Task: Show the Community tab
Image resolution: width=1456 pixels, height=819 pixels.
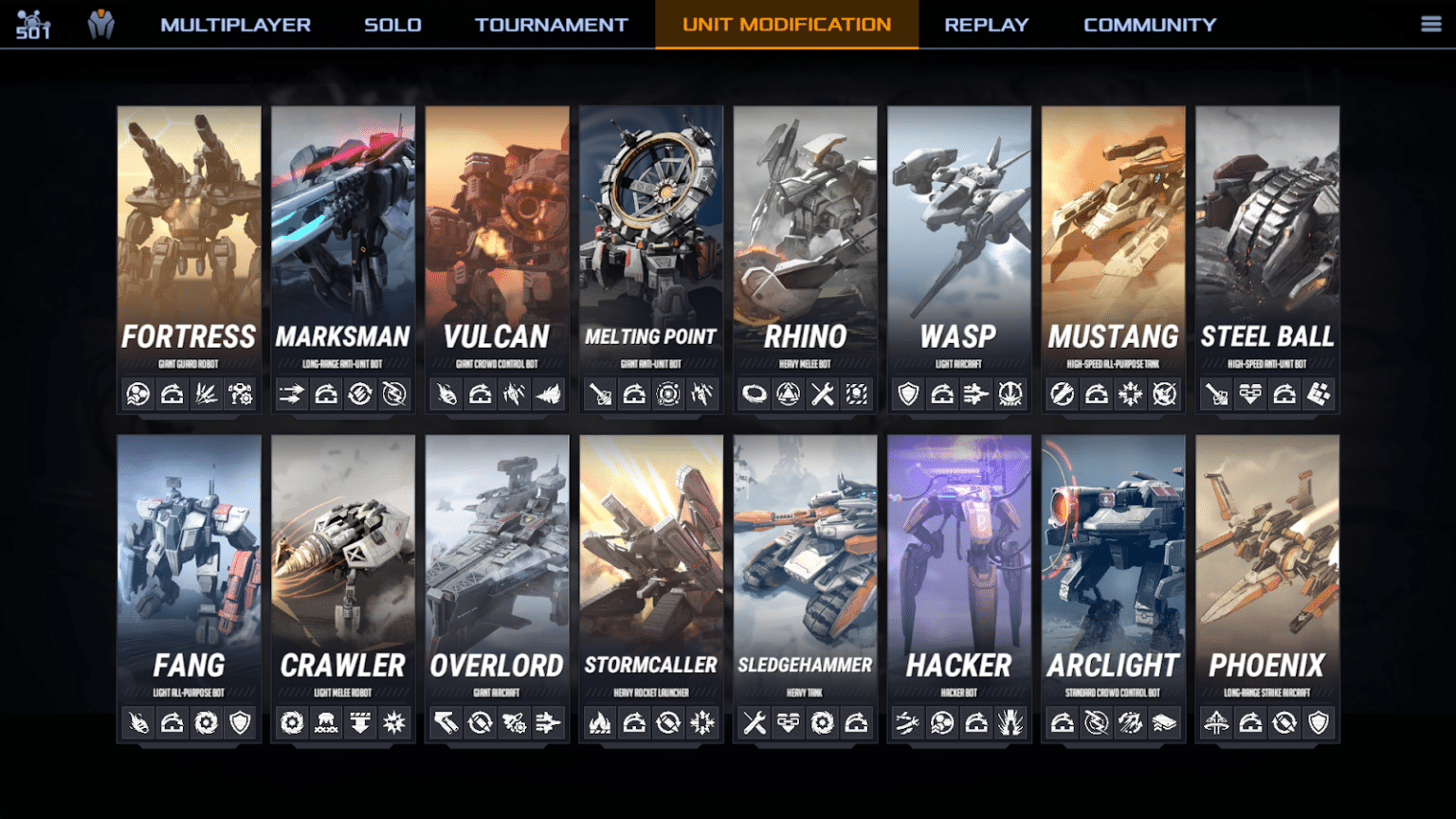Action: pyautogui.click(x=1149, y=25)
